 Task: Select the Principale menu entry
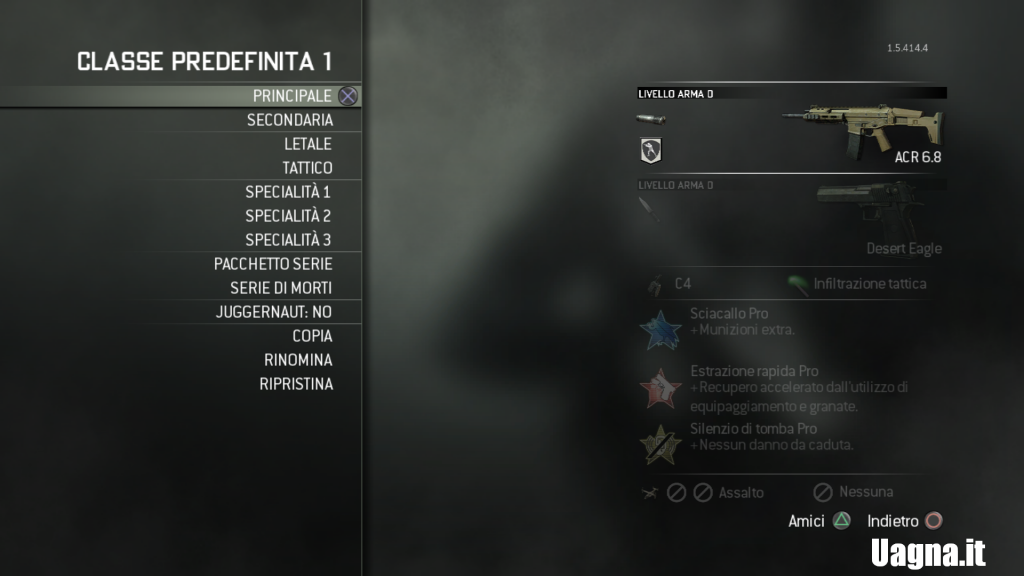pos(291,96)
